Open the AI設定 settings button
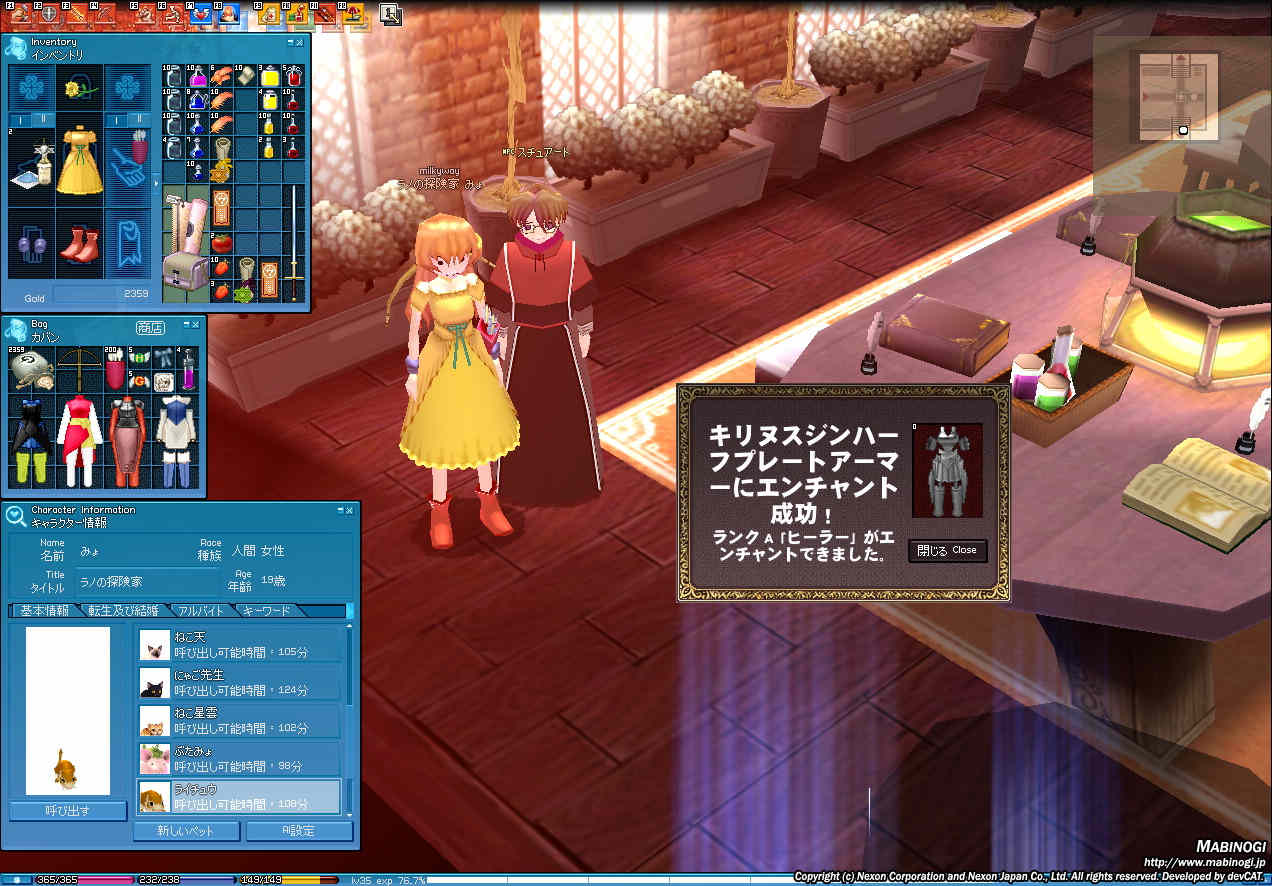Image resolution: width=1272 pixels, height=886 pixels. coord(299,831)
